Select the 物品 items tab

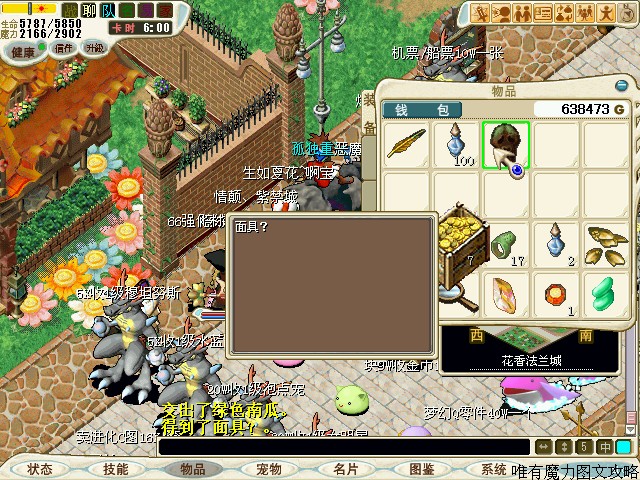coord(192,468)
